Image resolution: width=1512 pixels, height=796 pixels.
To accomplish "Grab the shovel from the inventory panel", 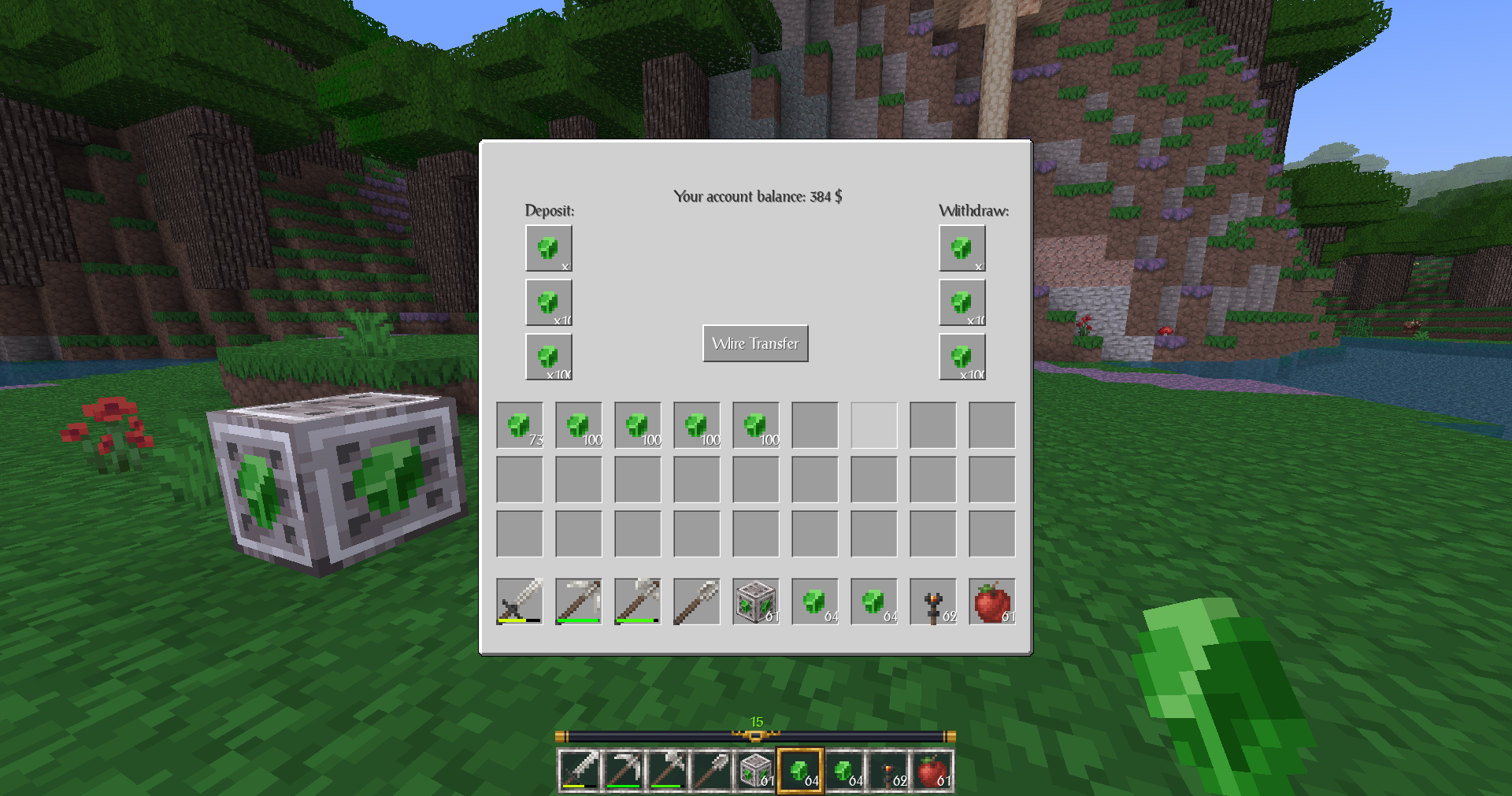I will pyautogui.click(x=697, y=602).
